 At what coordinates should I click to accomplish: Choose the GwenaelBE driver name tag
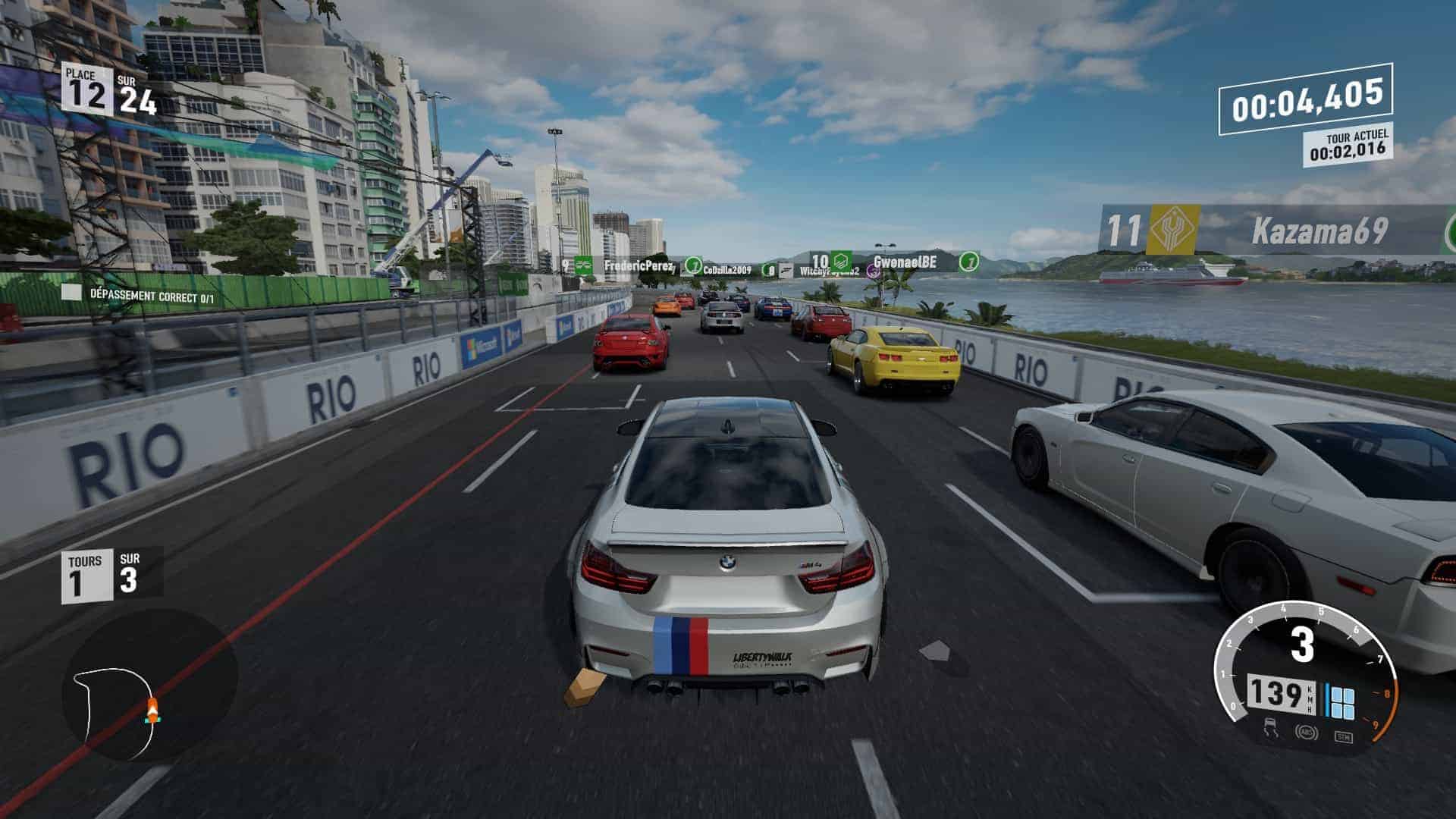904,262
